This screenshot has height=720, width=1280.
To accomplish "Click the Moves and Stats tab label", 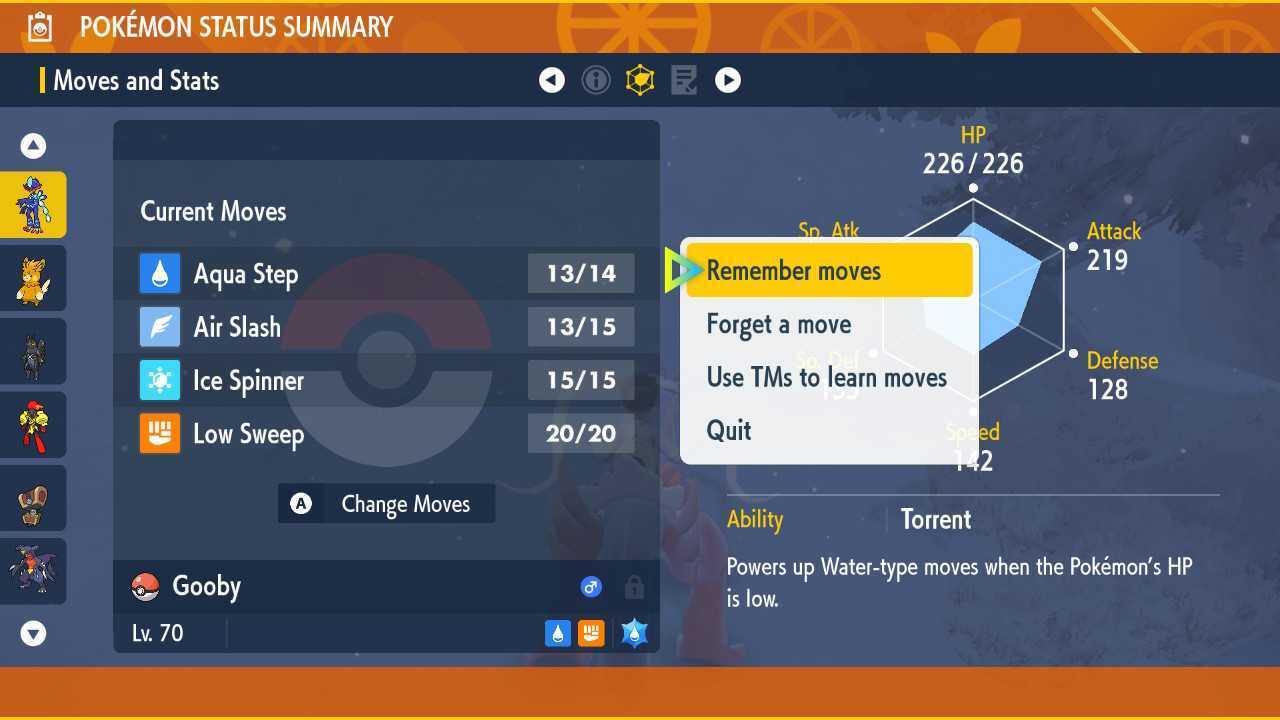I will coord(136,80).
